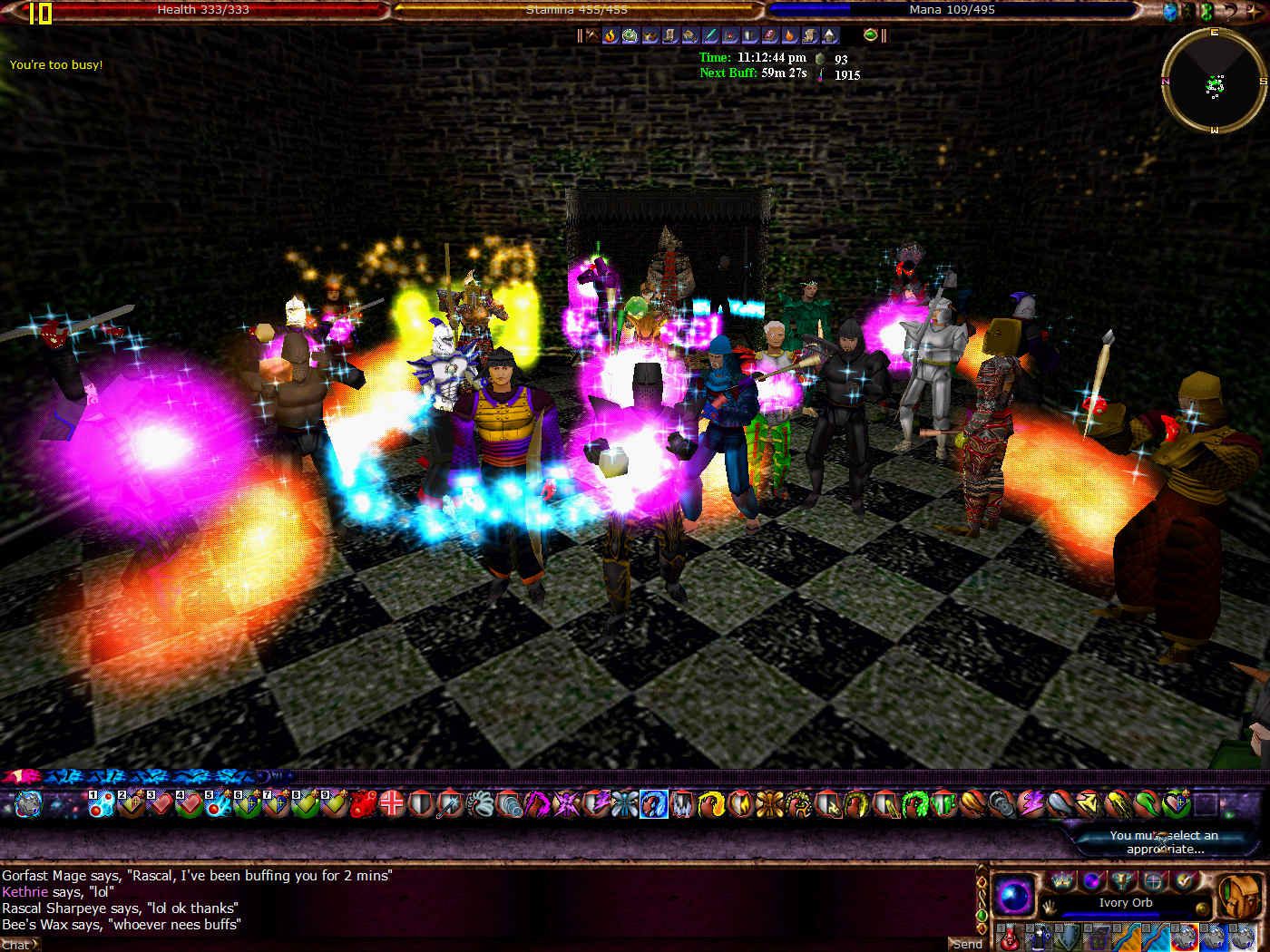The image size is (1270, 952).
Task: Click the radar compass minimap
Action: tap(1214, 83)
